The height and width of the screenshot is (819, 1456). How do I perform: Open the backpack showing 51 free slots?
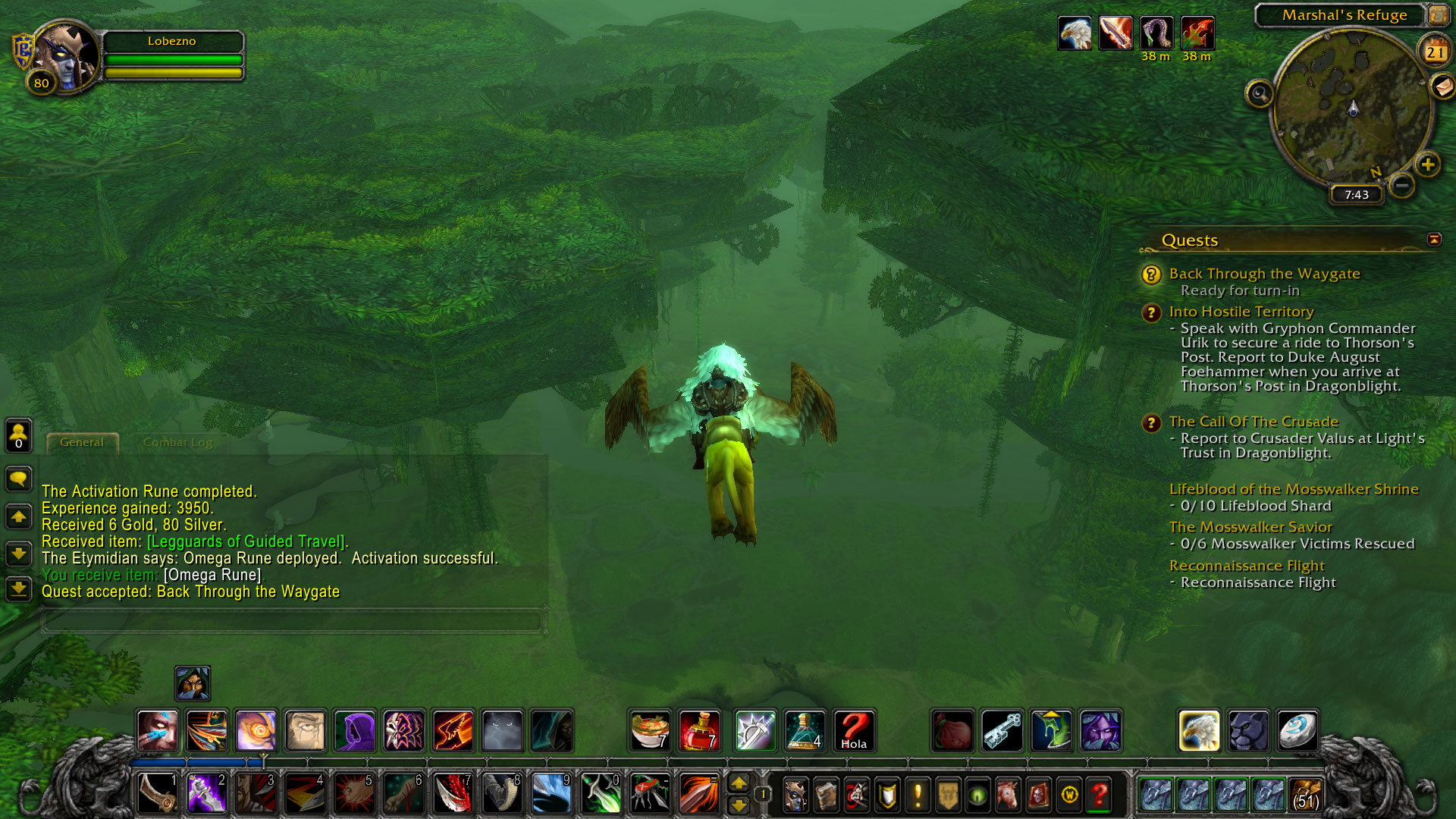click(x=1305, y=795)
